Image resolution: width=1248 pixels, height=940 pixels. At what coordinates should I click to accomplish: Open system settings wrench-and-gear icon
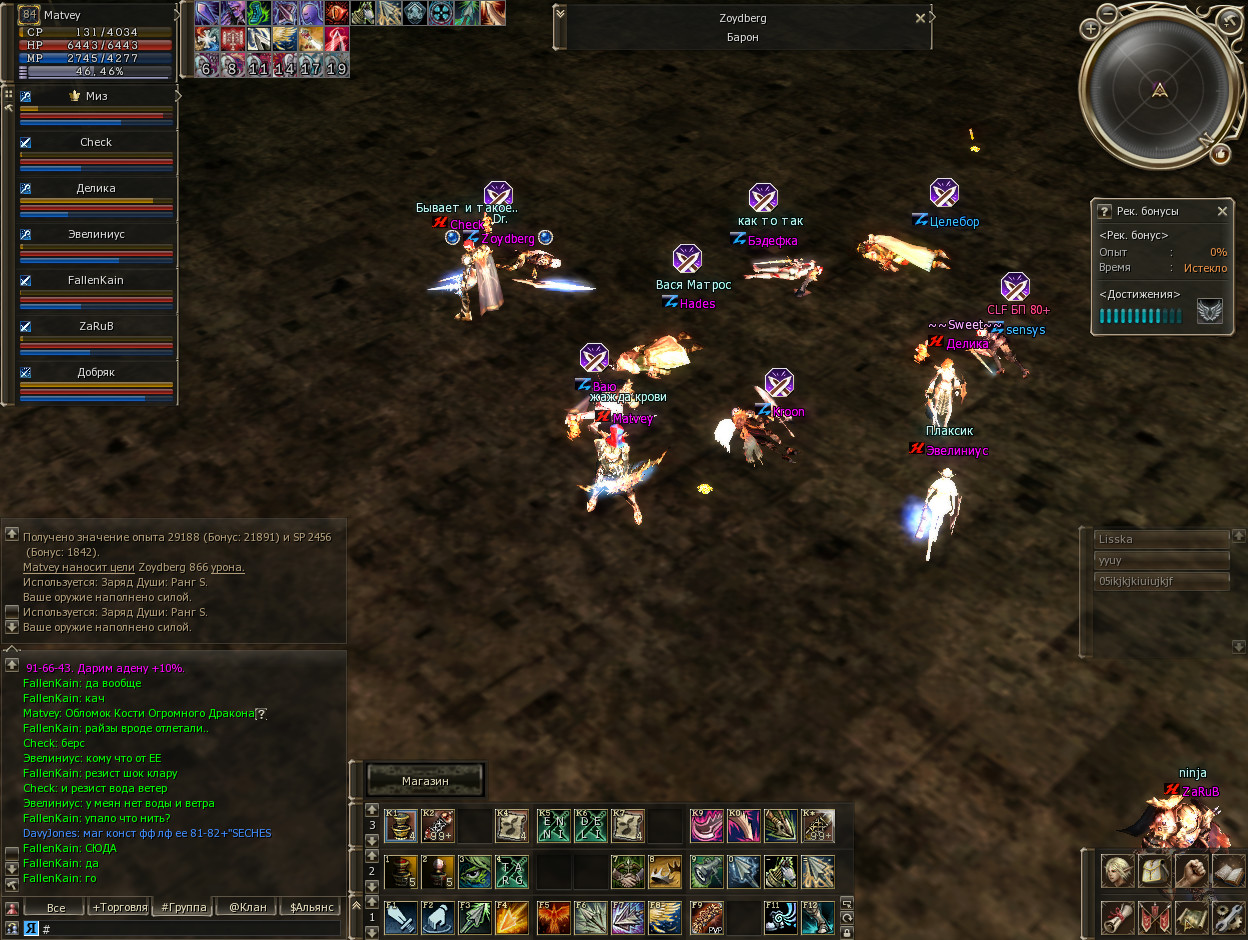(1227, 916)
